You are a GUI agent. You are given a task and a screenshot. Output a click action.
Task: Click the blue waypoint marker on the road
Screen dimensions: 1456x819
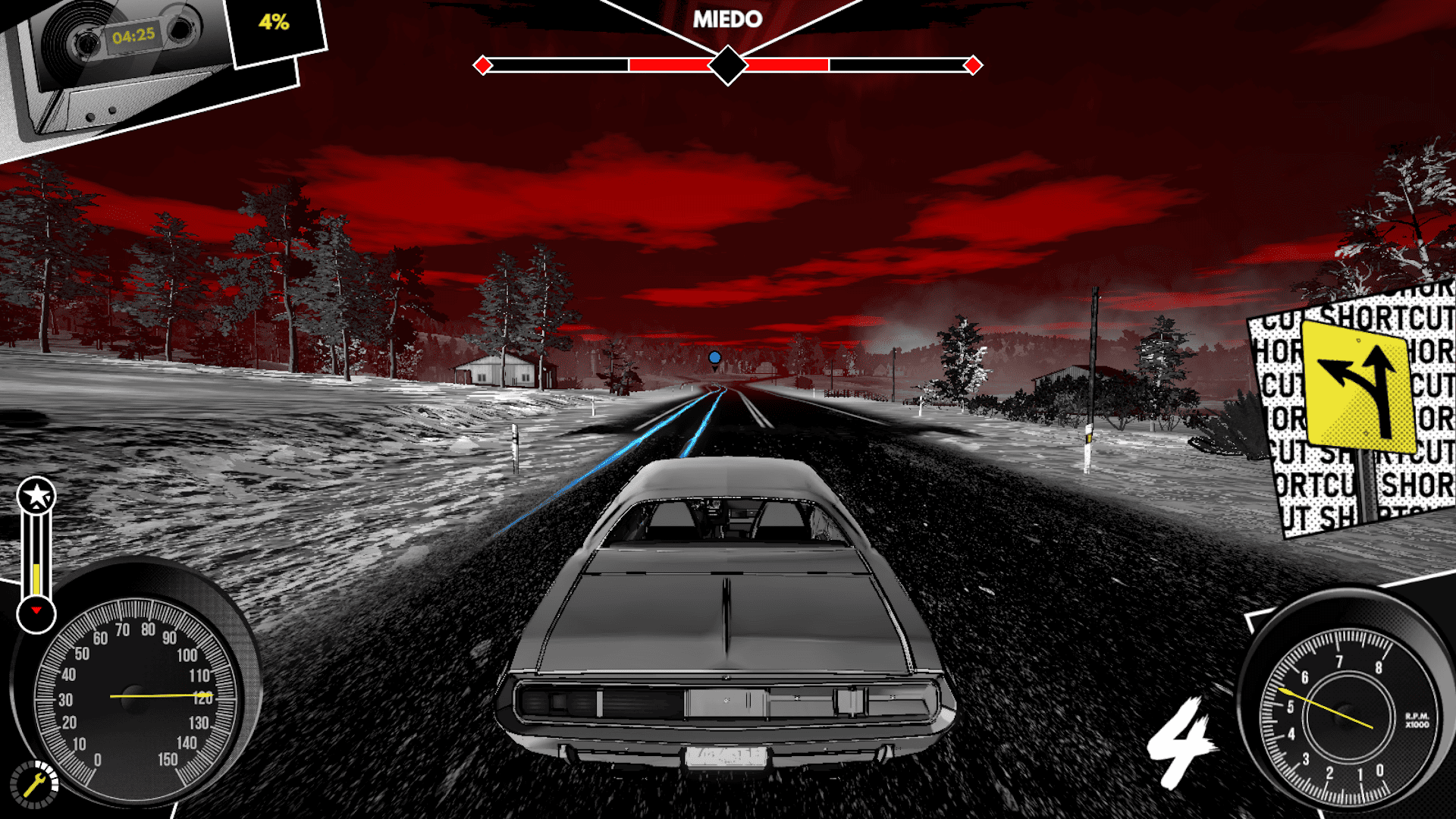click(x=712, y=355)
